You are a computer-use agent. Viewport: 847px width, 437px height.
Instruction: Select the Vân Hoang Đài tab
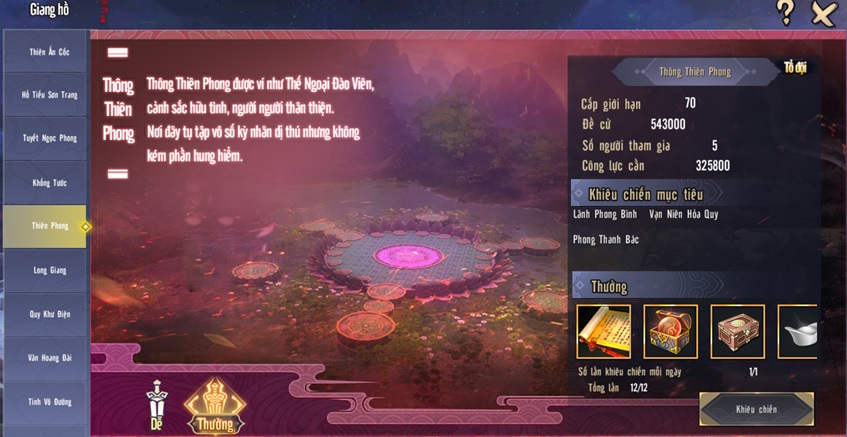44,358
